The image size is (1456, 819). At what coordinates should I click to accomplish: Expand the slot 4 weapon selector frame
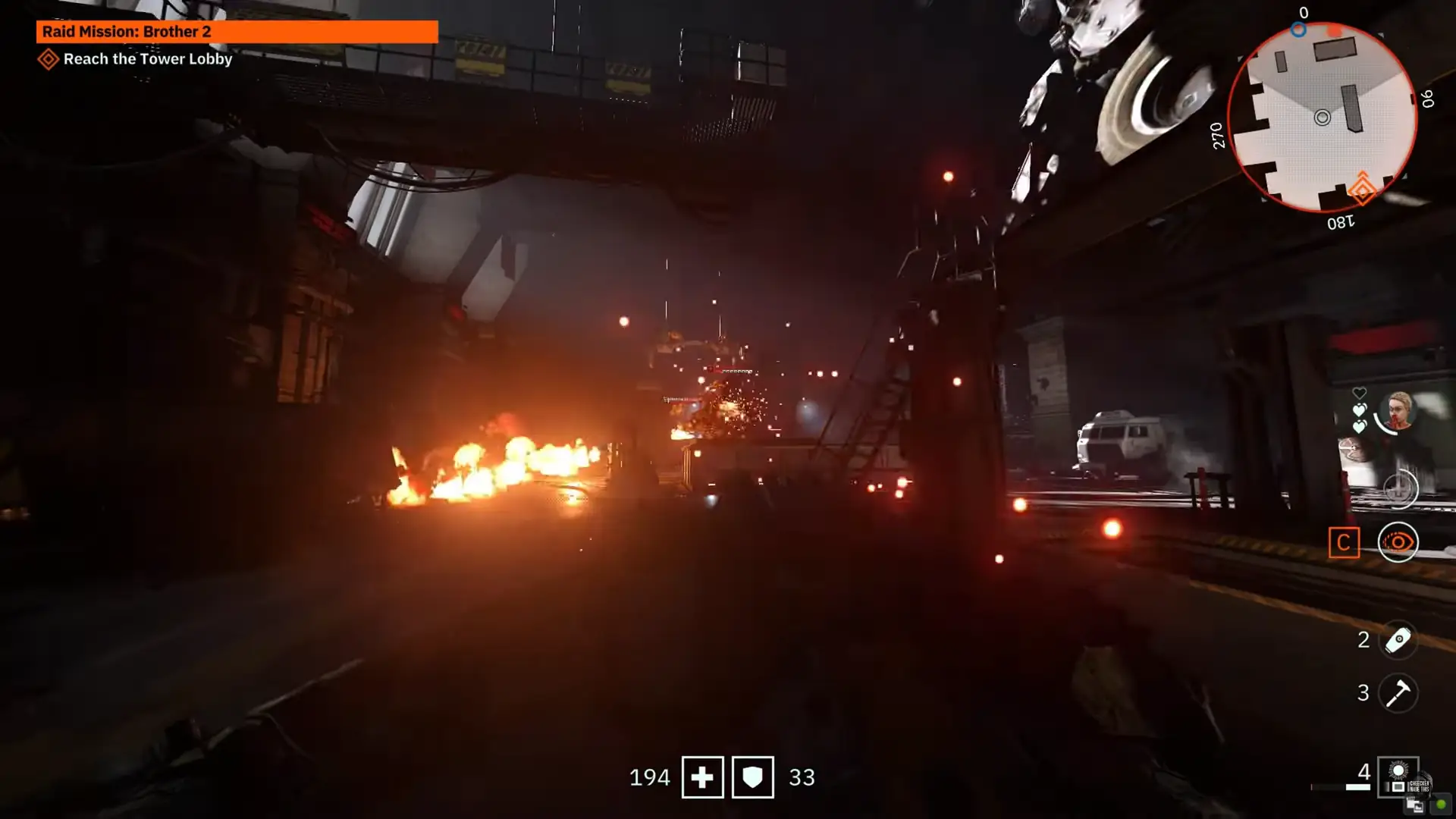click(1398, 778)
